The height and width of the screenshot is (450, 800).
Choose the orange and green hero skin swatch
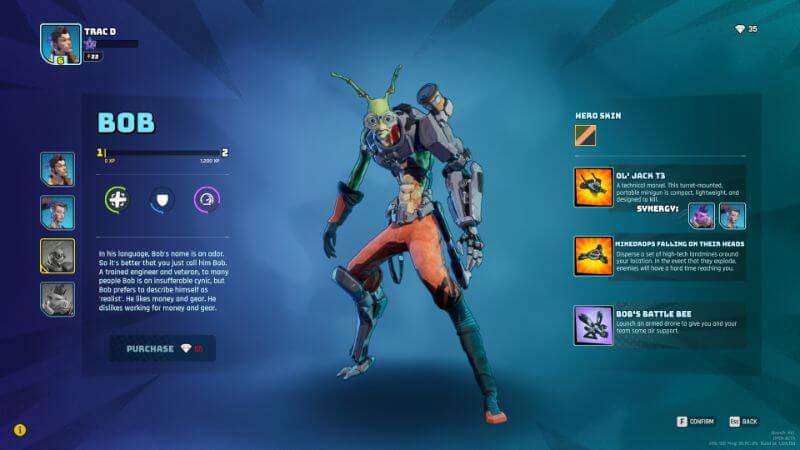point(585,134)
